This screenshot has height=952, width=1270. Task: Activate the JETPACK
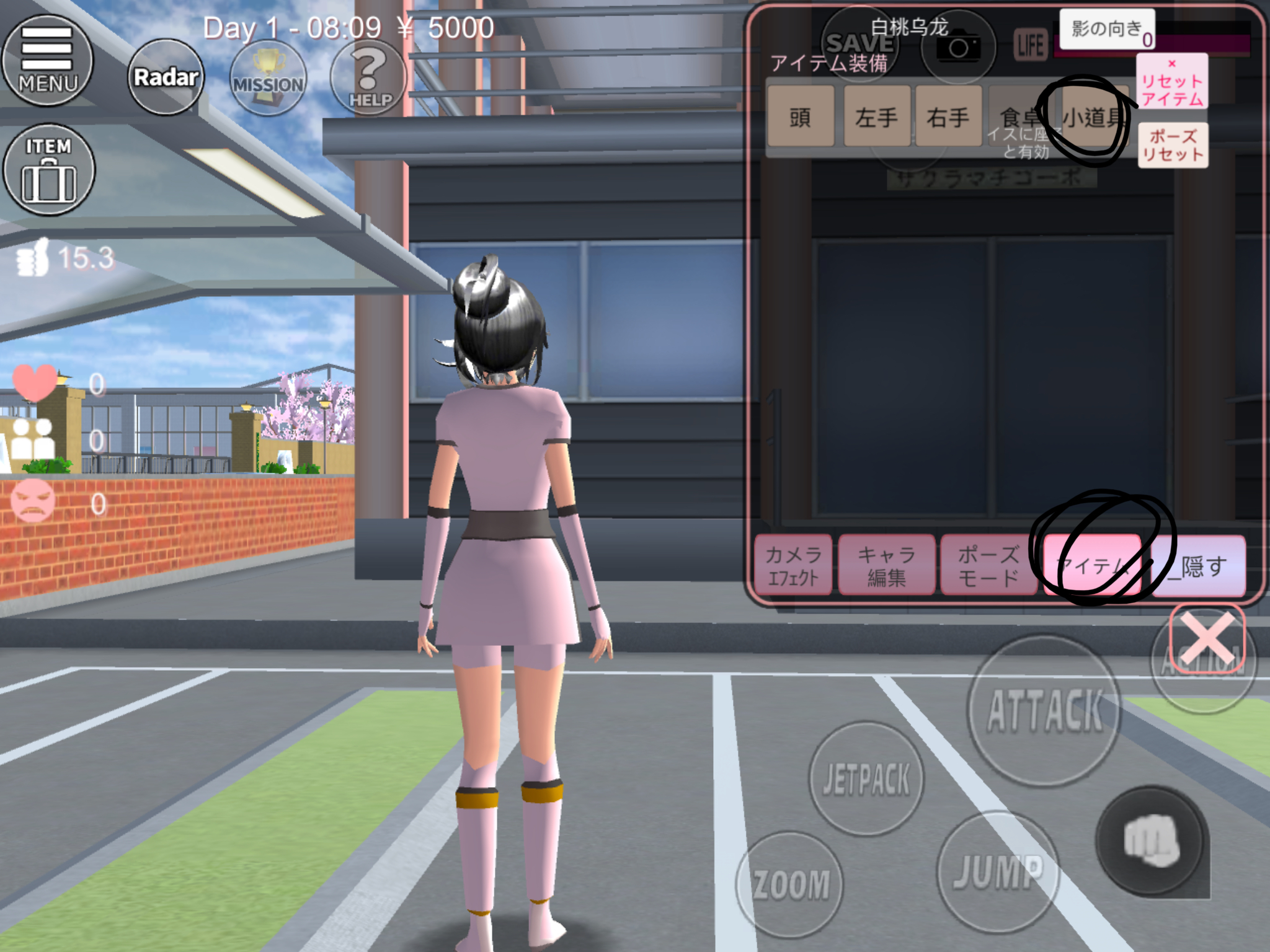[x=866, y=778]
